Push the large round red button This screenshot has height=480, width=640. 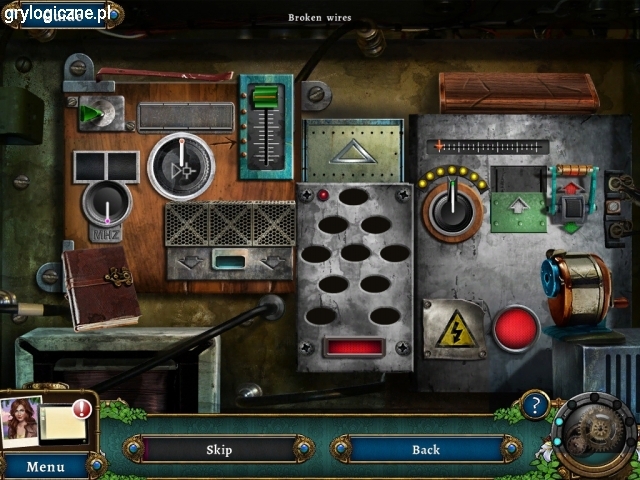pyautogui.click(x=516, y=328)
